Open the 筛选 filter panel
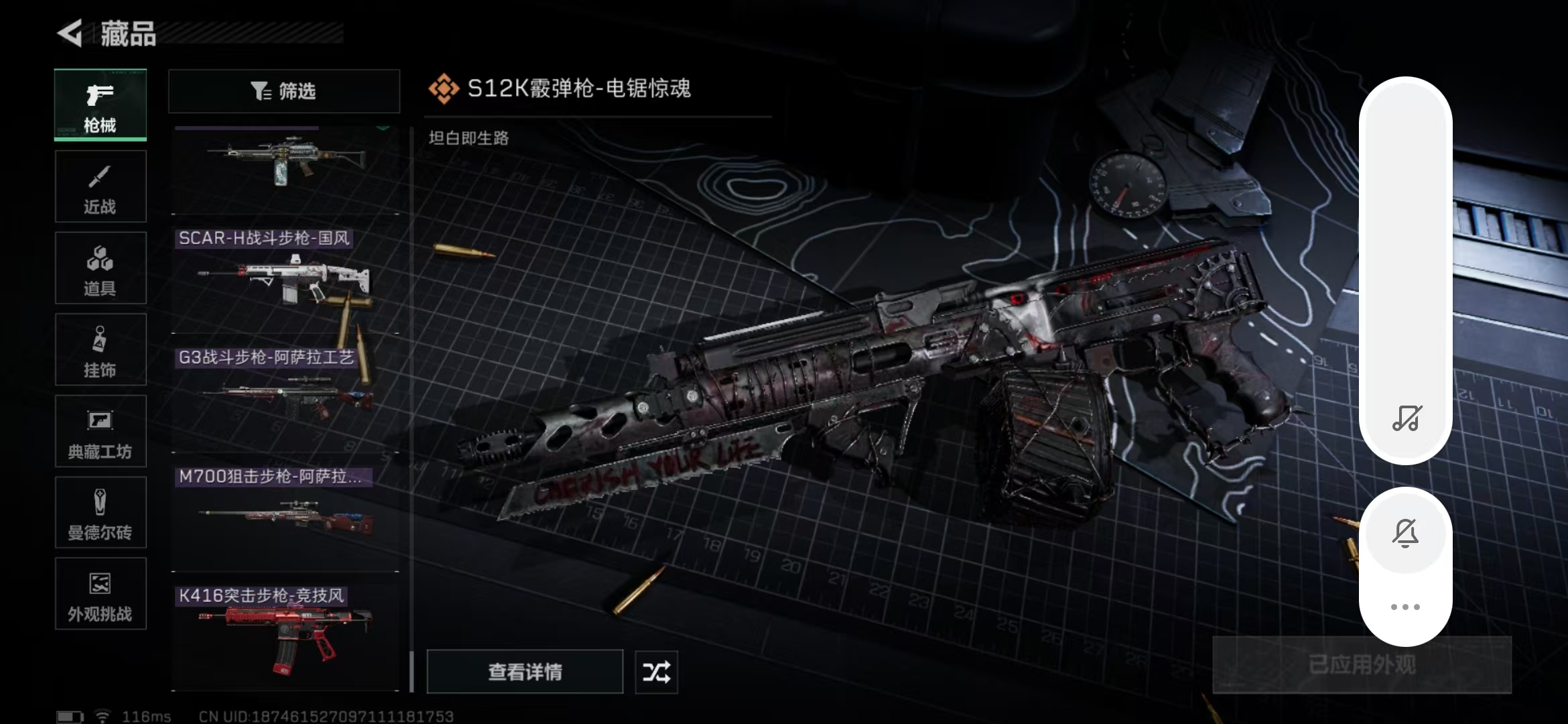The width and height of the screenshot is (1568, 724). tap(283, 91)
